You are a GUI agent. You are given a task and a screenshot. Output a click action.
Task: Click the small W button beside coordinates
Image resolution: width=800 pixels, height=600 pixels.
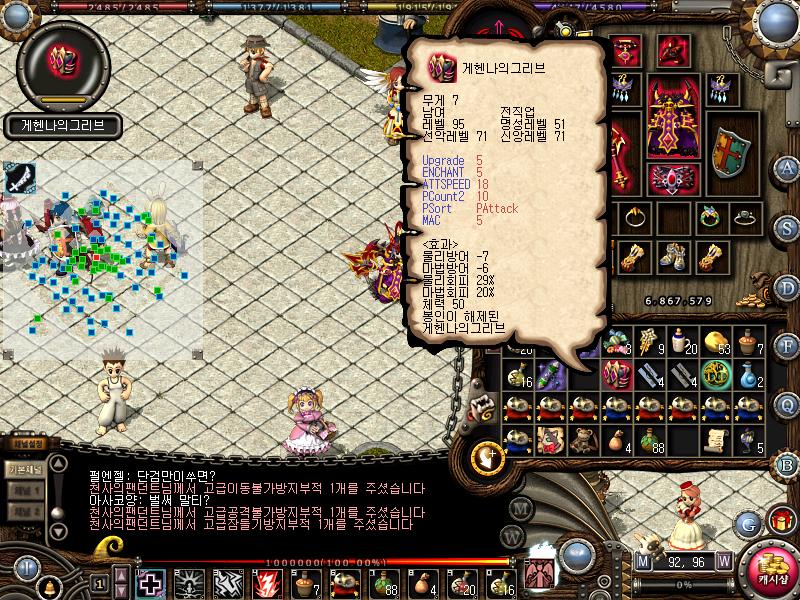pos(724,561)
